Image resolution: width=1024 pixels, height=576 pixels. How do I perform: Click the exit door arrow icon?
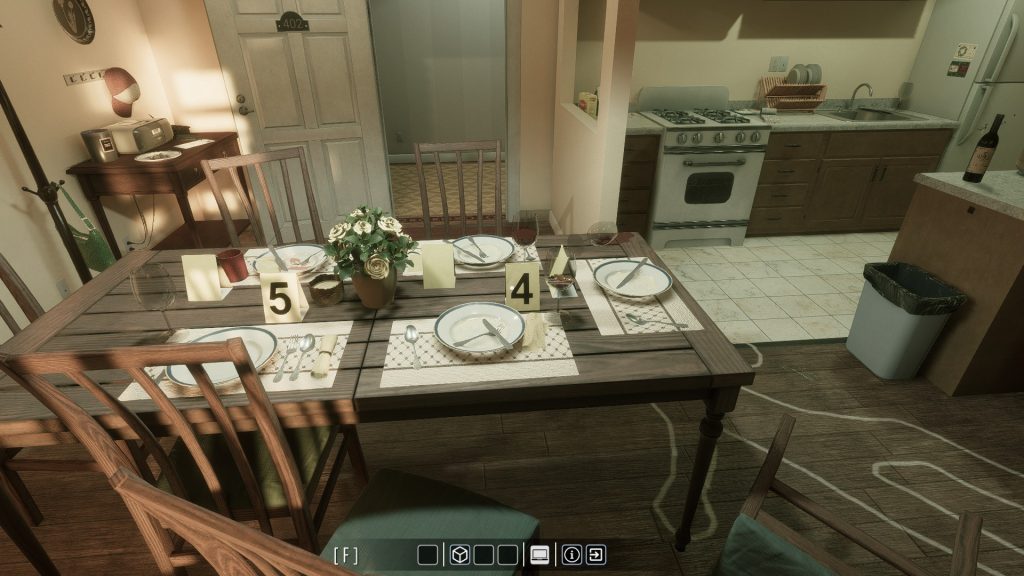point(596,555)
